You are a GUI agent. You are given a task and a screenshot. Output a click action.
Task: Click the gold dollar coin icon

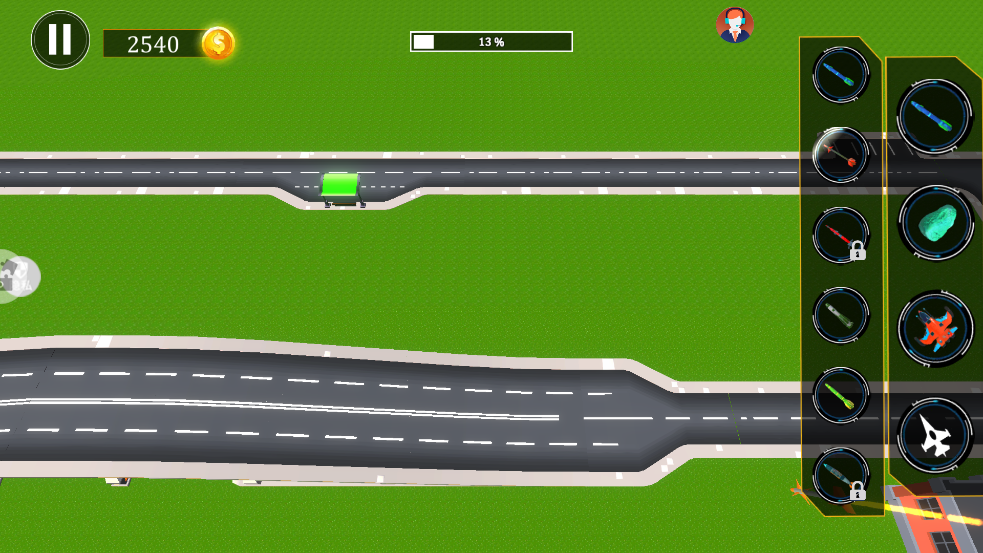click(x=218, y=43)
